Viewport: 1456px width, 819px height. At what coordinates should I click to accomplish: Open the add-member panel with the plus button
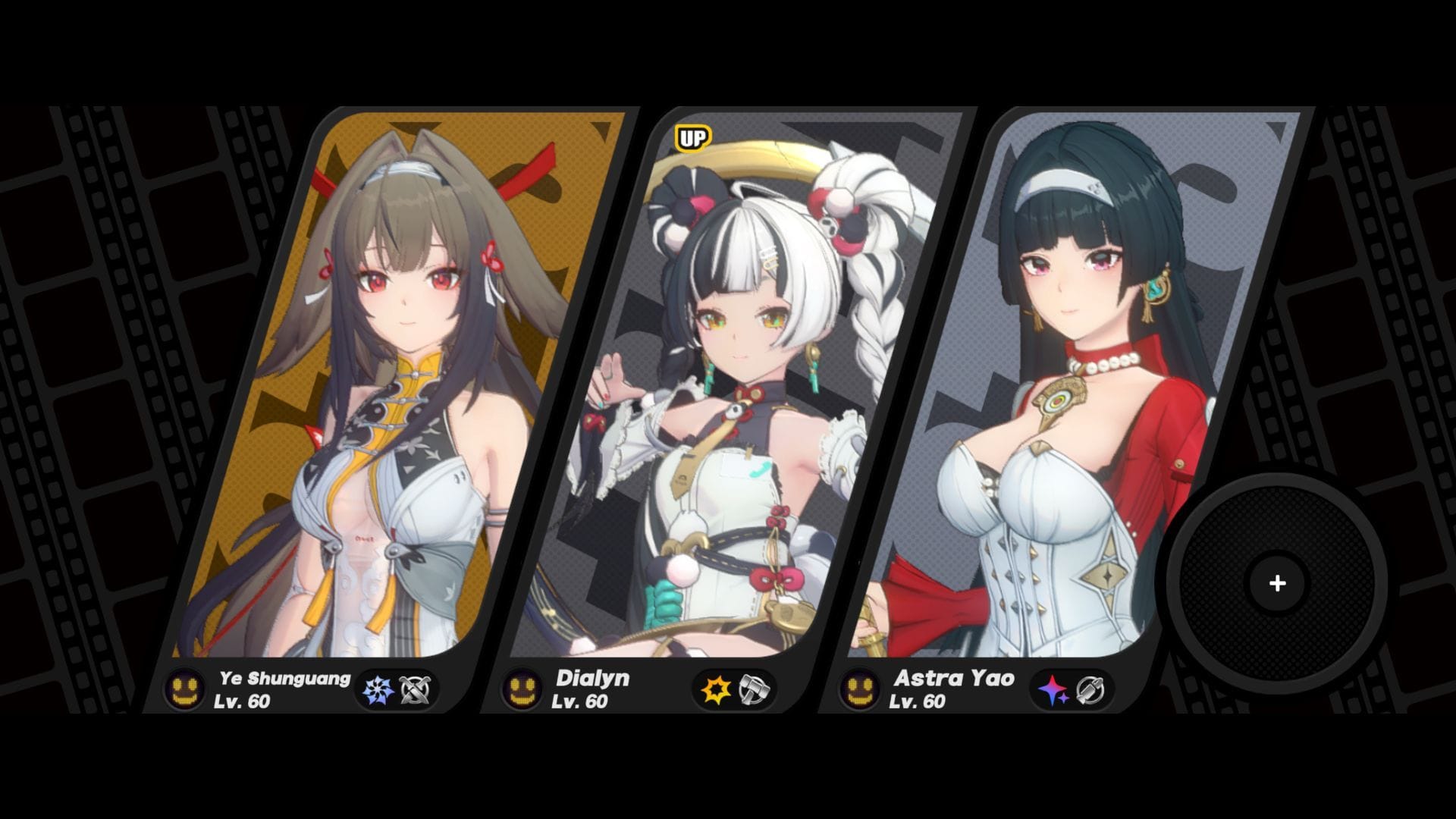[x=1278, y=583]
